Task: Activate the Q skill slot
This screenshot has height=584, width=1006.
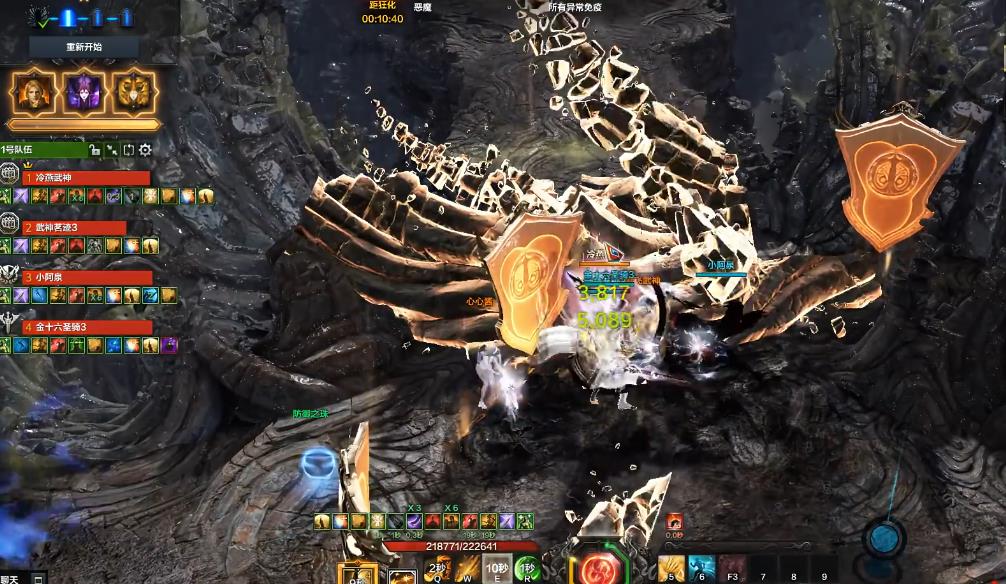Action: pyautogui.click(x=437, y=570)
